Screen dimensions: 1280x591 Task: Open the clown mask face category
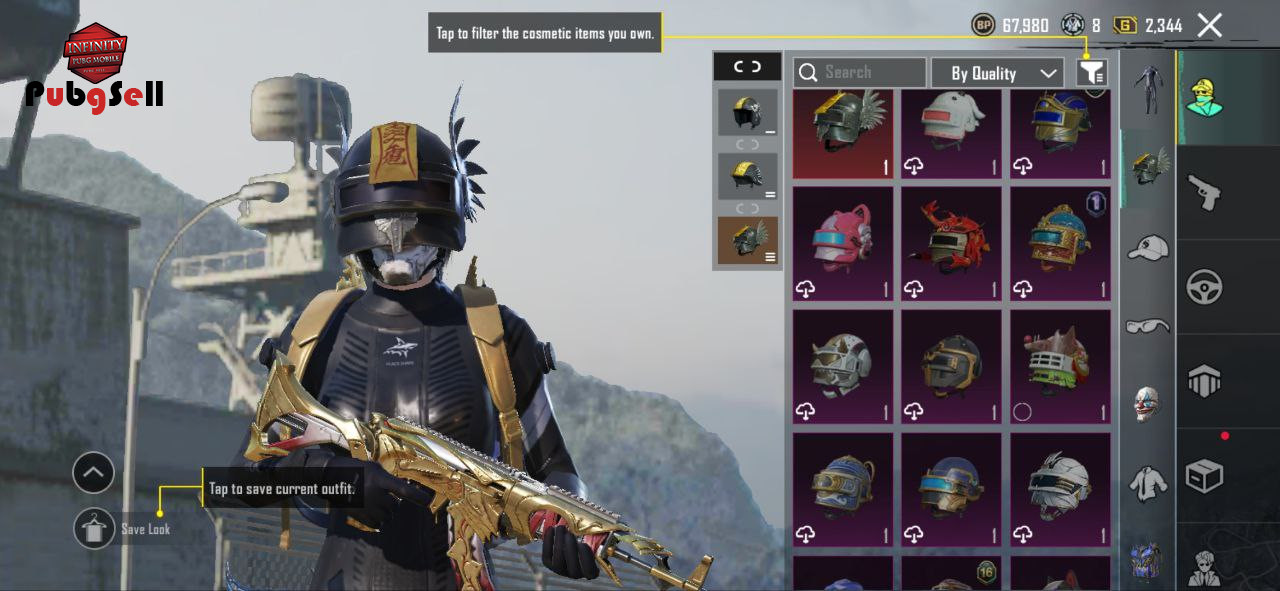point(1148,403)
